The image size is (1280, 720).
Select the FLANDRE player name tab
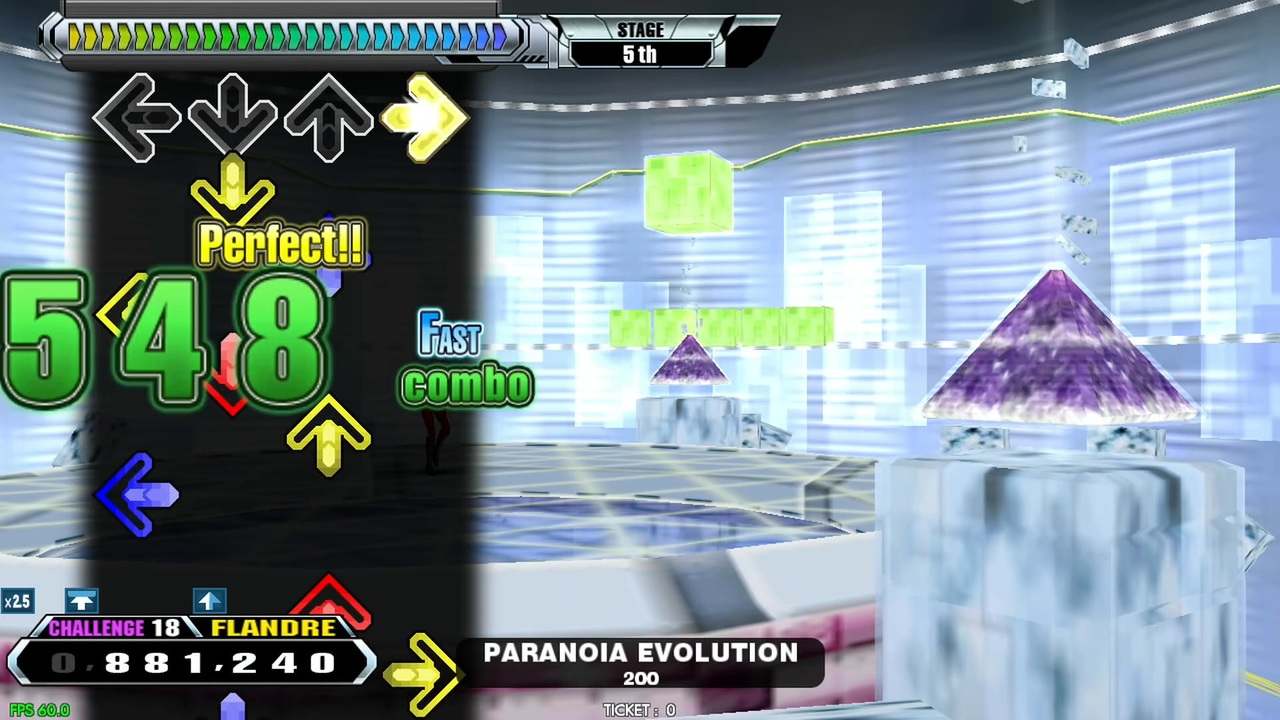(x=272, y=628)
